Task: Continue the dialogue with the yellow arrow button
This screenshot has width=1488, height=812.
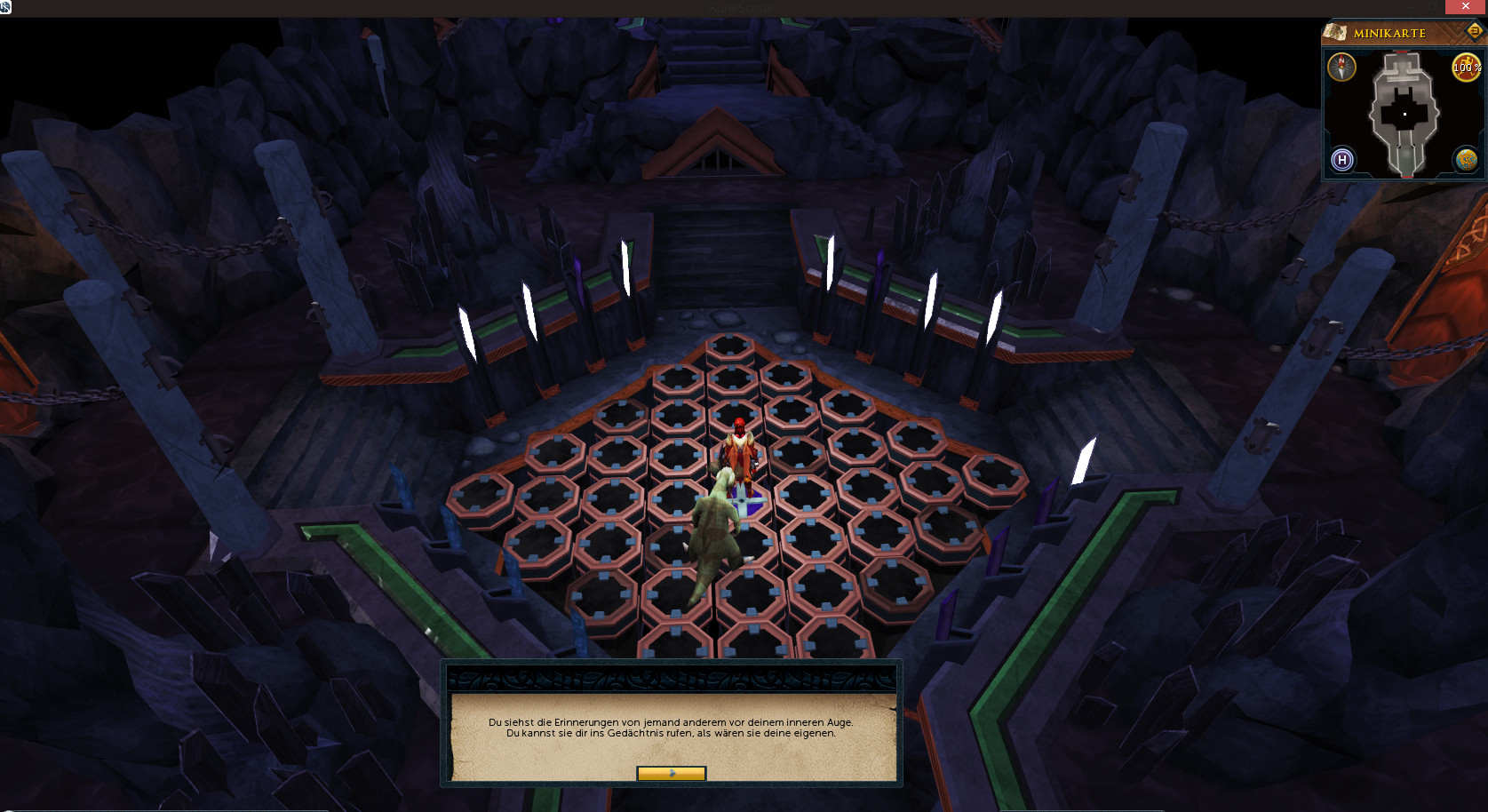Action: [x=672, y=773]
